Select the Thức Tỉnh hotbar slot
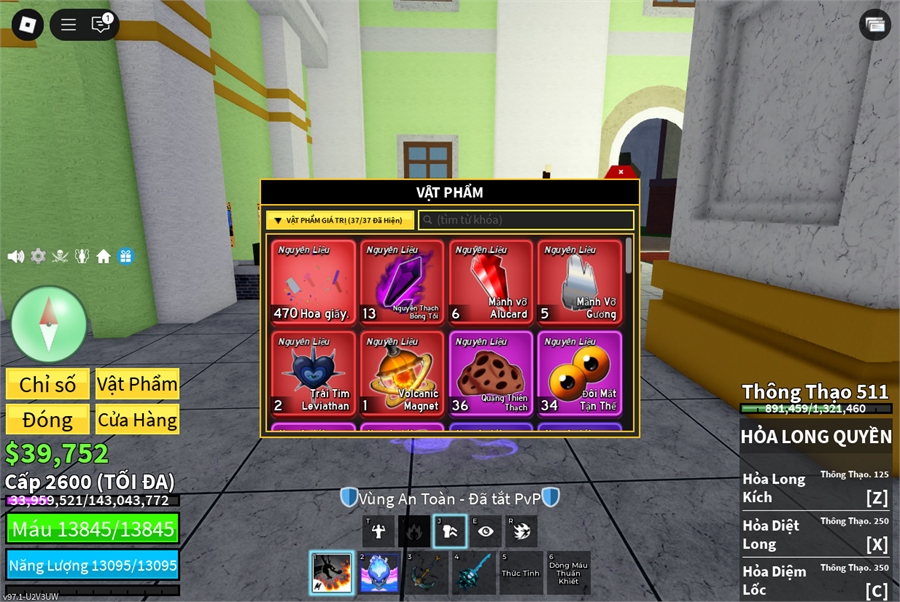The height and width of the screenshot is (602, 900). pos(519,573)
